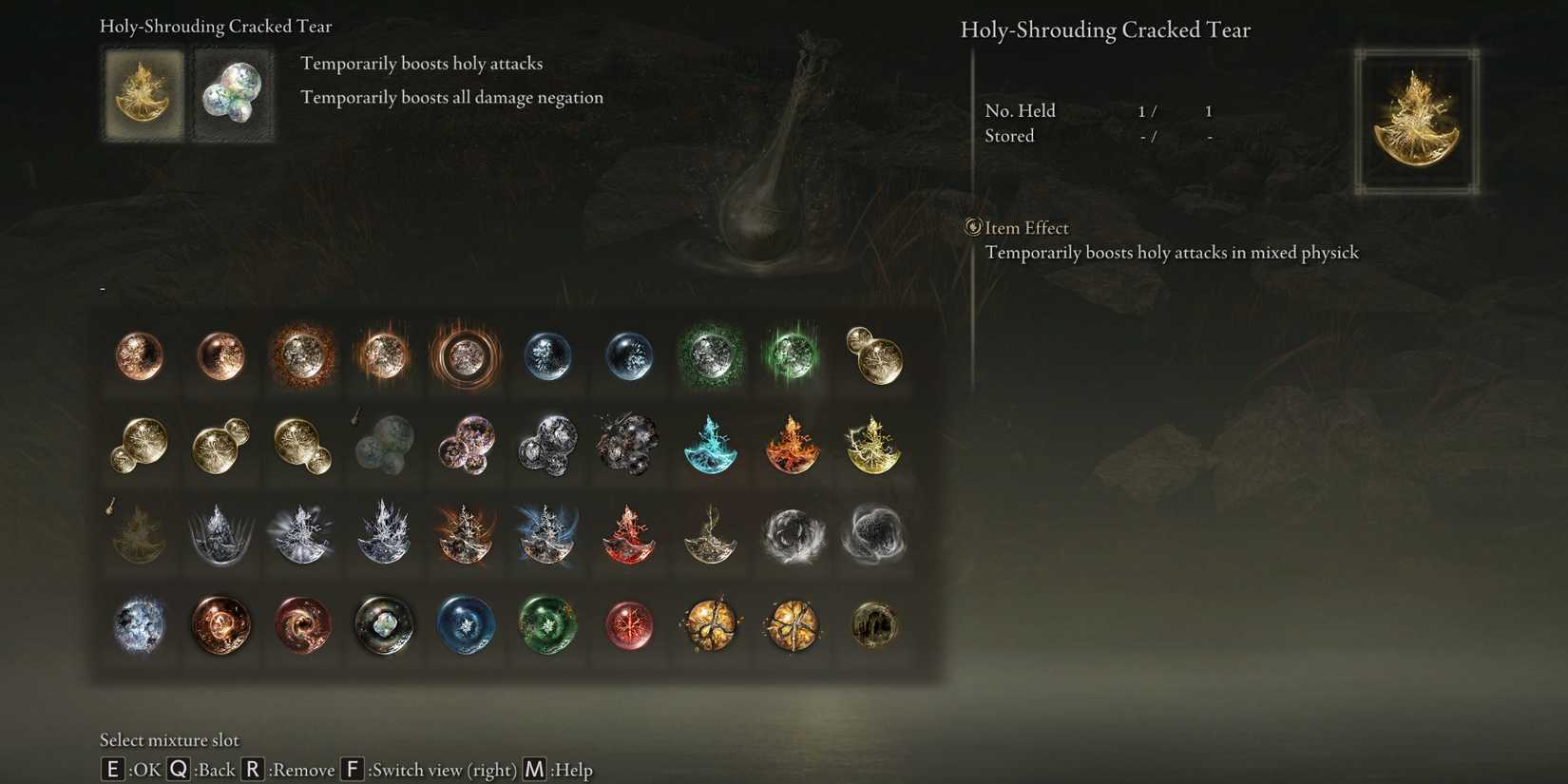Select the burning crimson tear with orange aura

click(x=384, y=356)
